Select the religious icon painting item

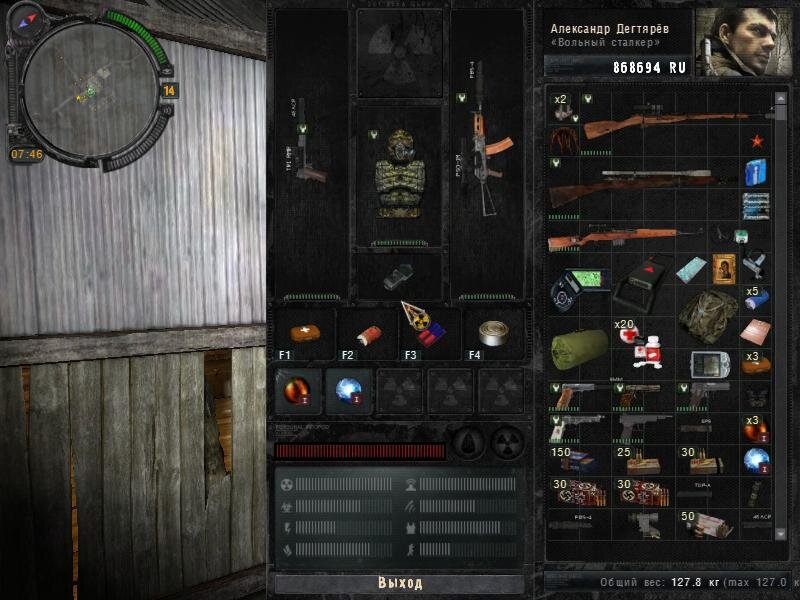click(722, 267)
